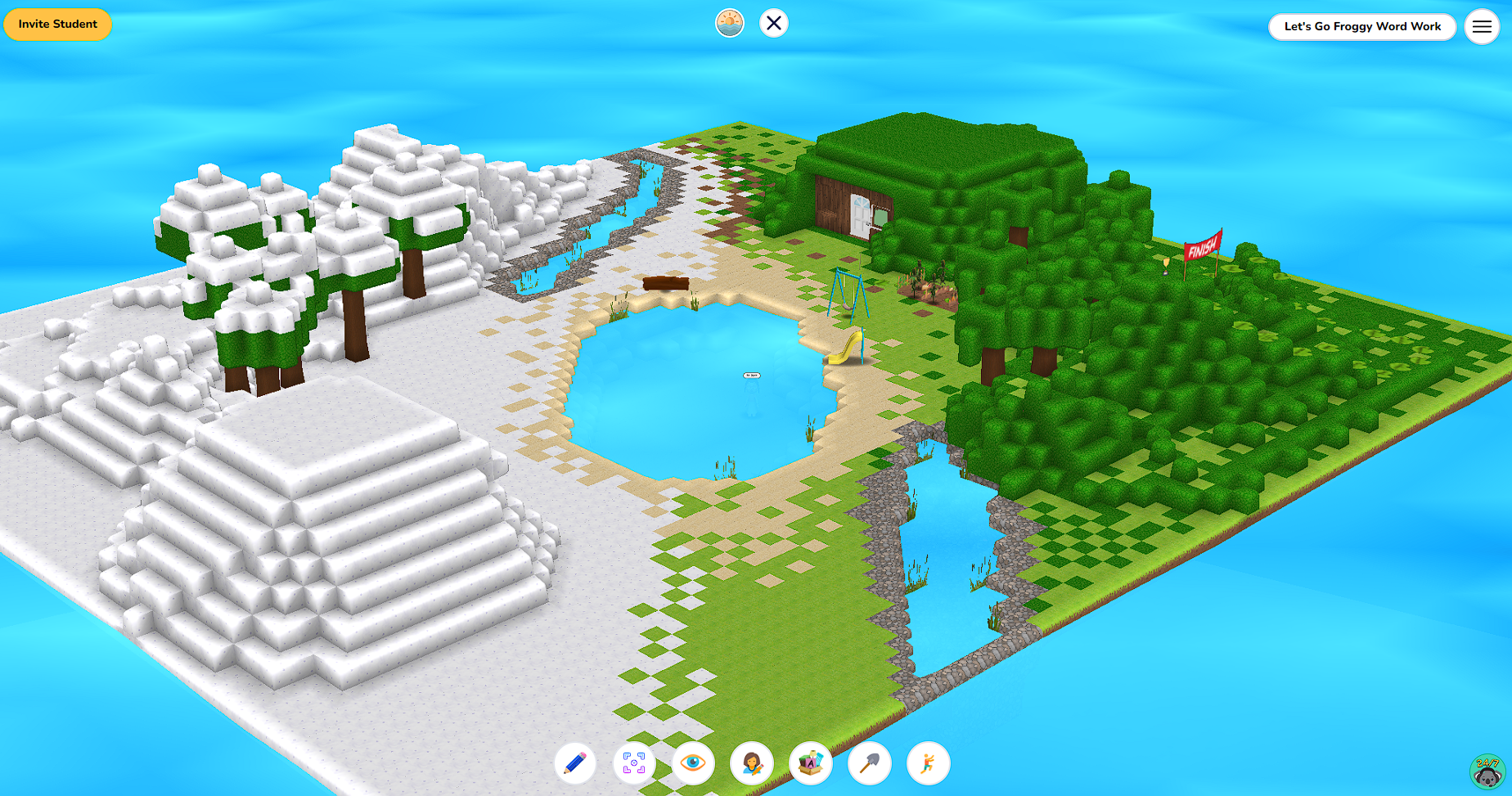Open the character customization tool

752,762
